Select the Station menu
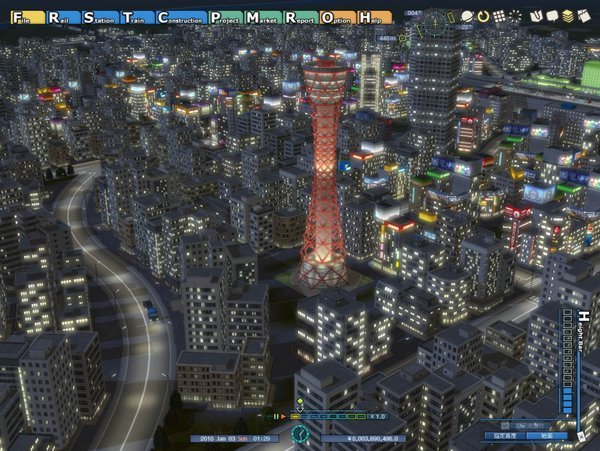The image size is (600, 451). click(x=102, y=18)
